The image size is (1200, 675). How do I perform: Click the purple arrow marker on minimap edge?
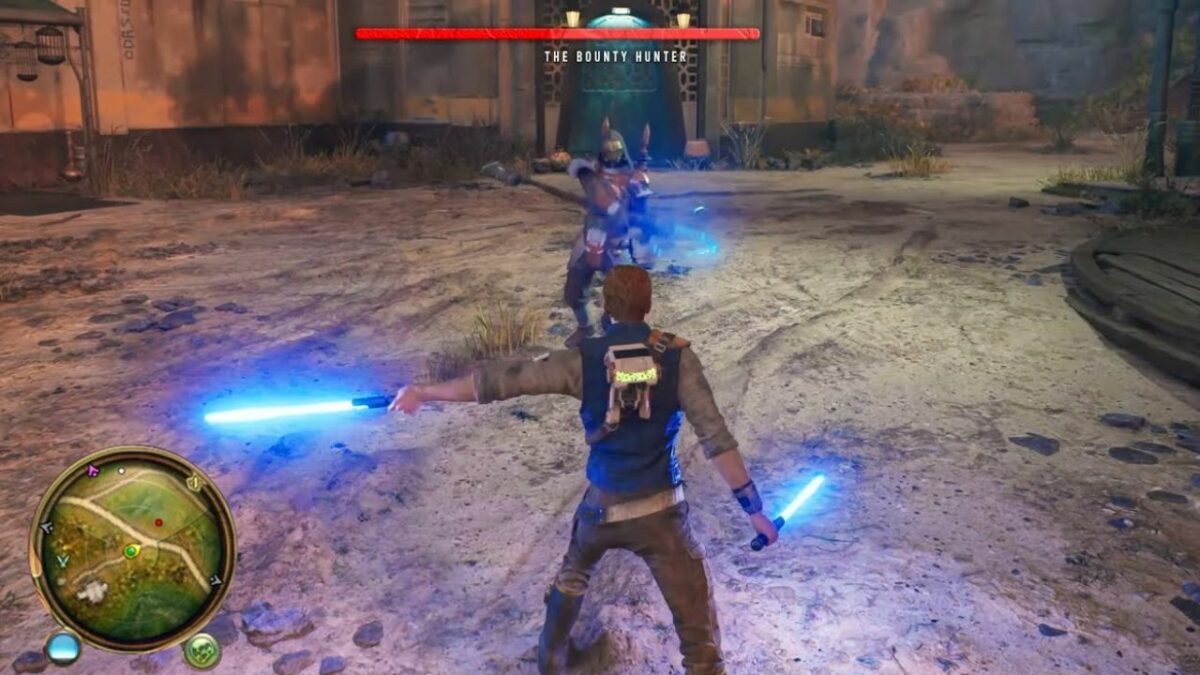click(93, 470)
